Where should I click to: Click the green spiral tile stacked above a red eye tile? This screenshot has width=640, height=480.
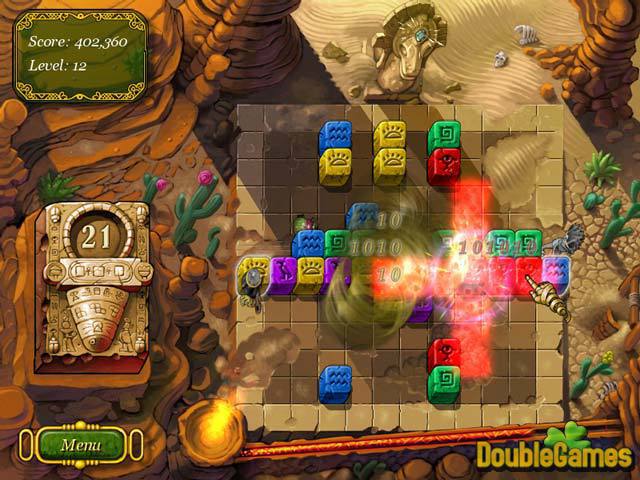[x=444, y=134]
